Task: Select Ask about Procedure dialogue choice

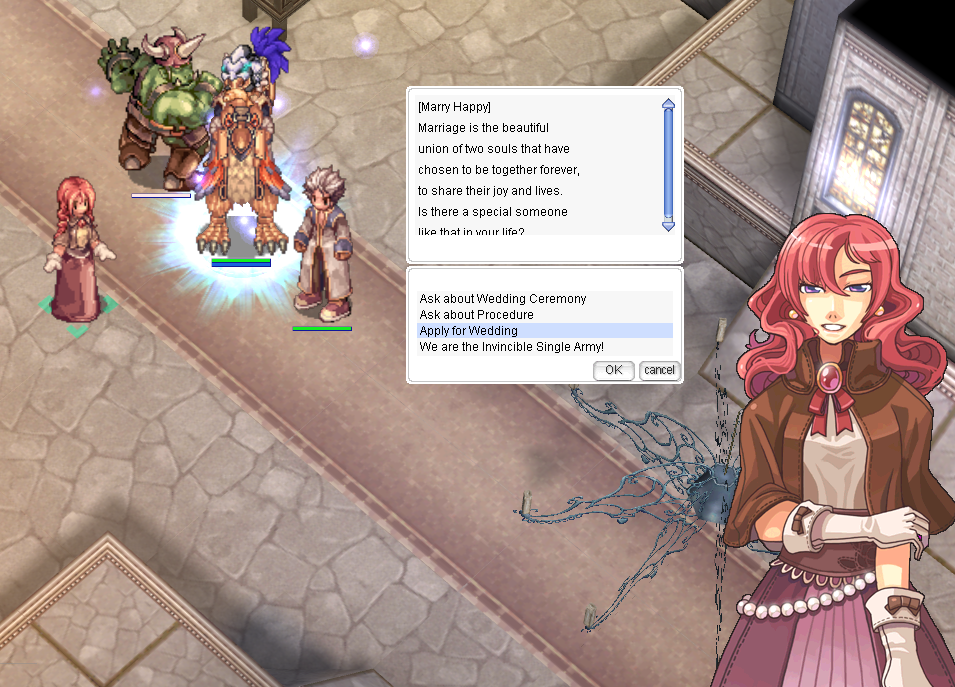Action: (x=476, y=315)
